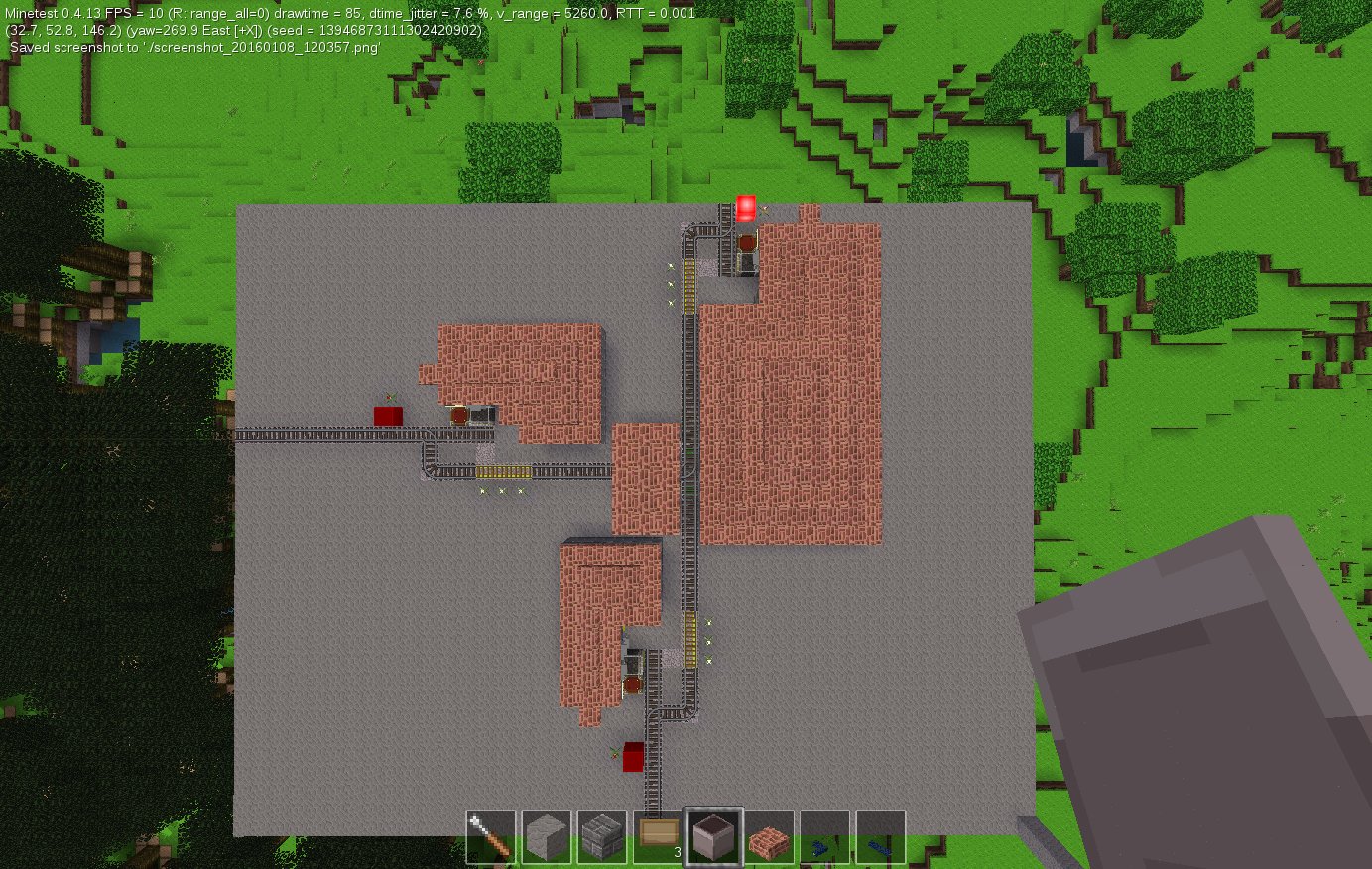Screen dimensions: 1372x869
Task: Click the cart parked below the red lamp
Action: [x=747, y=243]
